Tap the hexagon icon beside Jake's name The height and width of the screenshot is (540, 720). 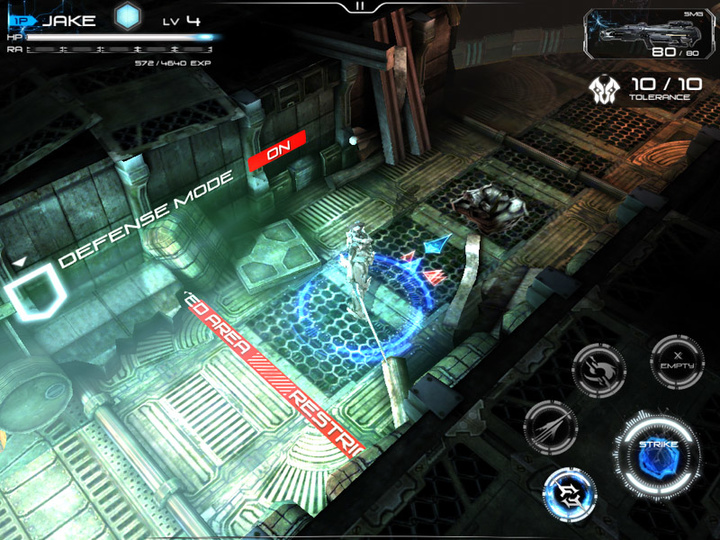click(x=127, y=16)
